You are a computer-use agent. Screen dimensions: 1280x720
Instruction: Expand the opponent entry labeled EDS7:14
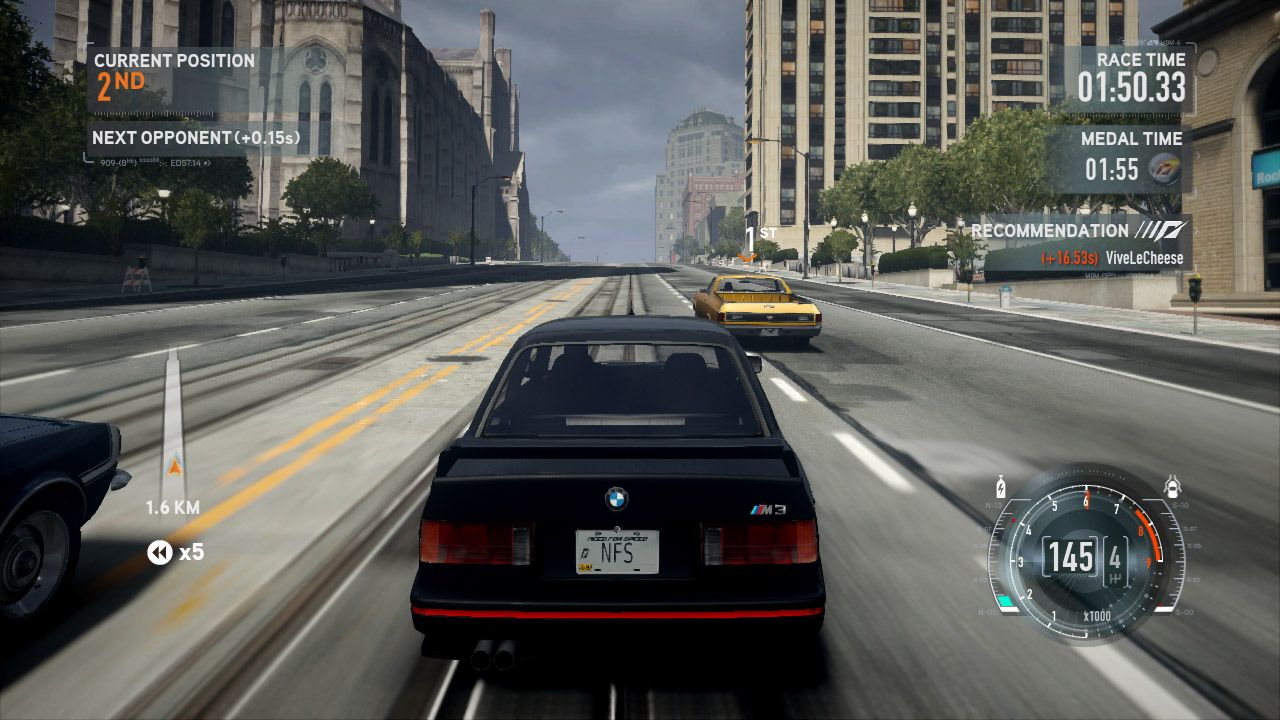(185, 162)
